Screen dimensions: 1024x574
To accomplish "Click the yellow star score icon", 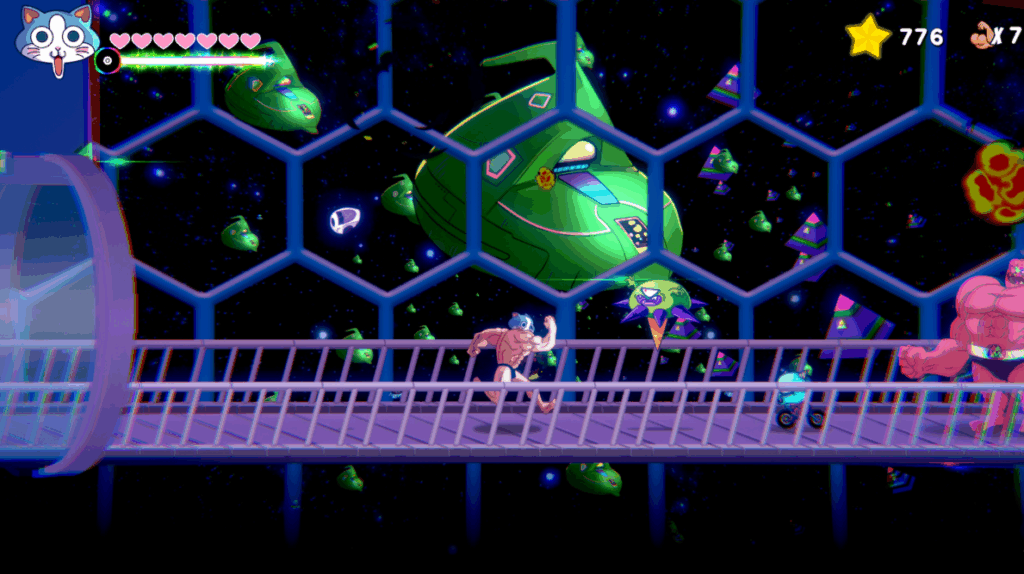I will click(868, 37).
